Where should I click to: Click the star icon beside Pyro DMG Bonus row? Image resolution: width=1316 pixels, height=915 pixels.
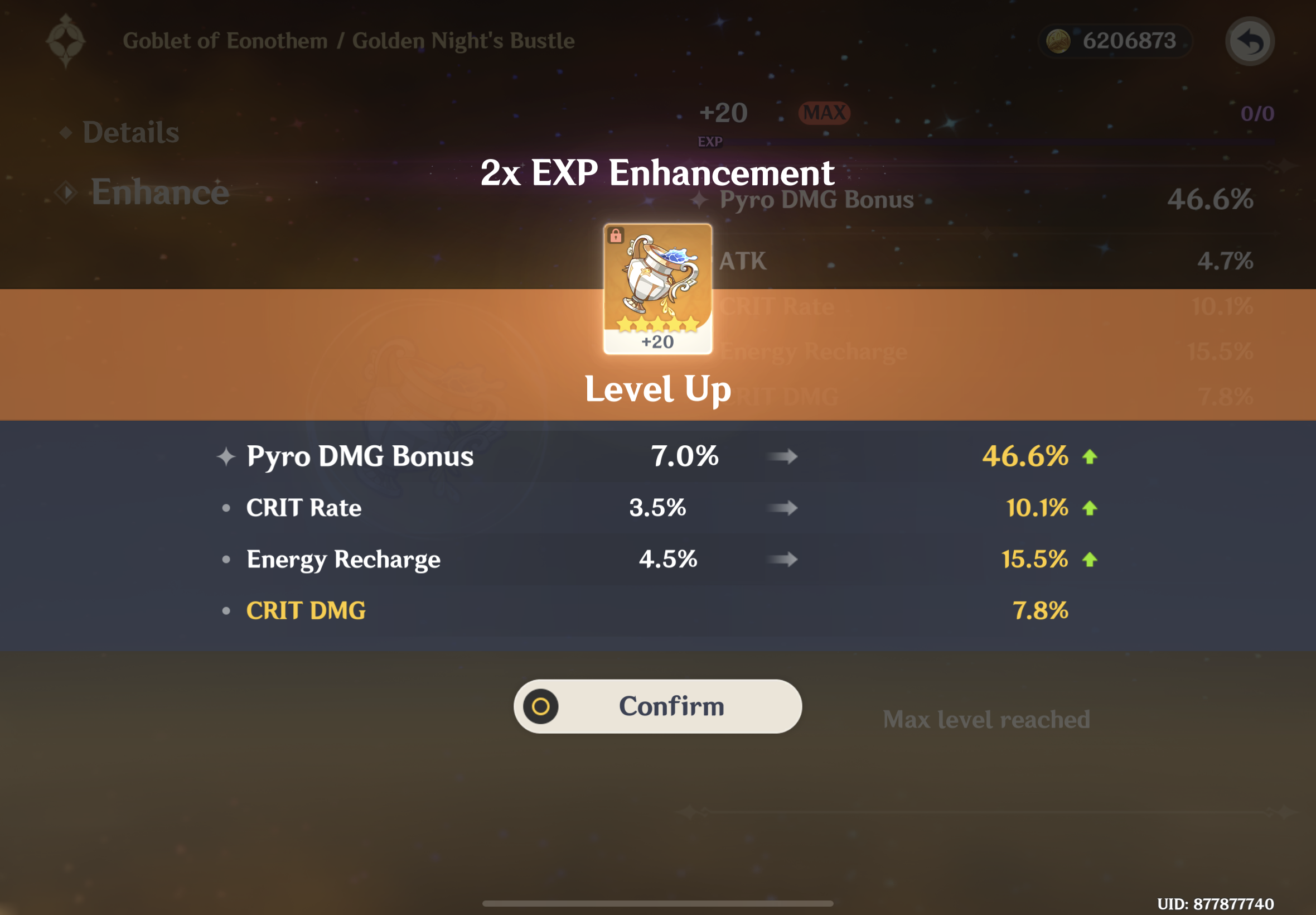point(226,456)
